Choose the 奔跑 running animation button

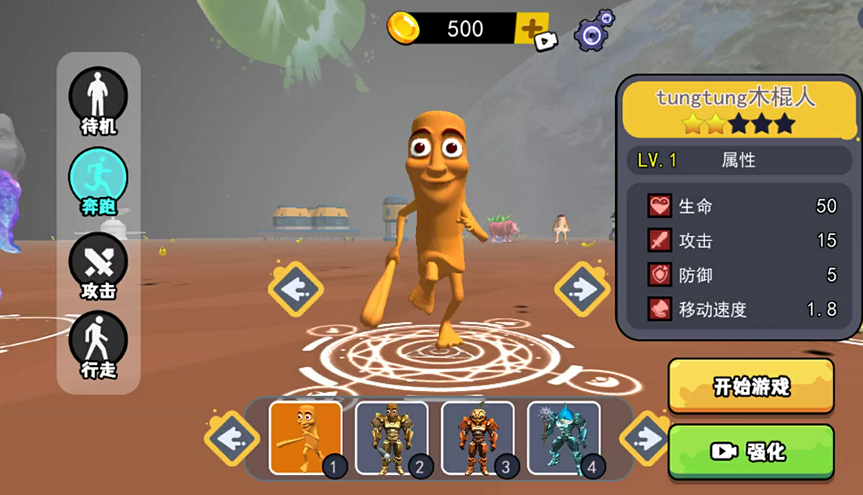[x=98, y=181]
